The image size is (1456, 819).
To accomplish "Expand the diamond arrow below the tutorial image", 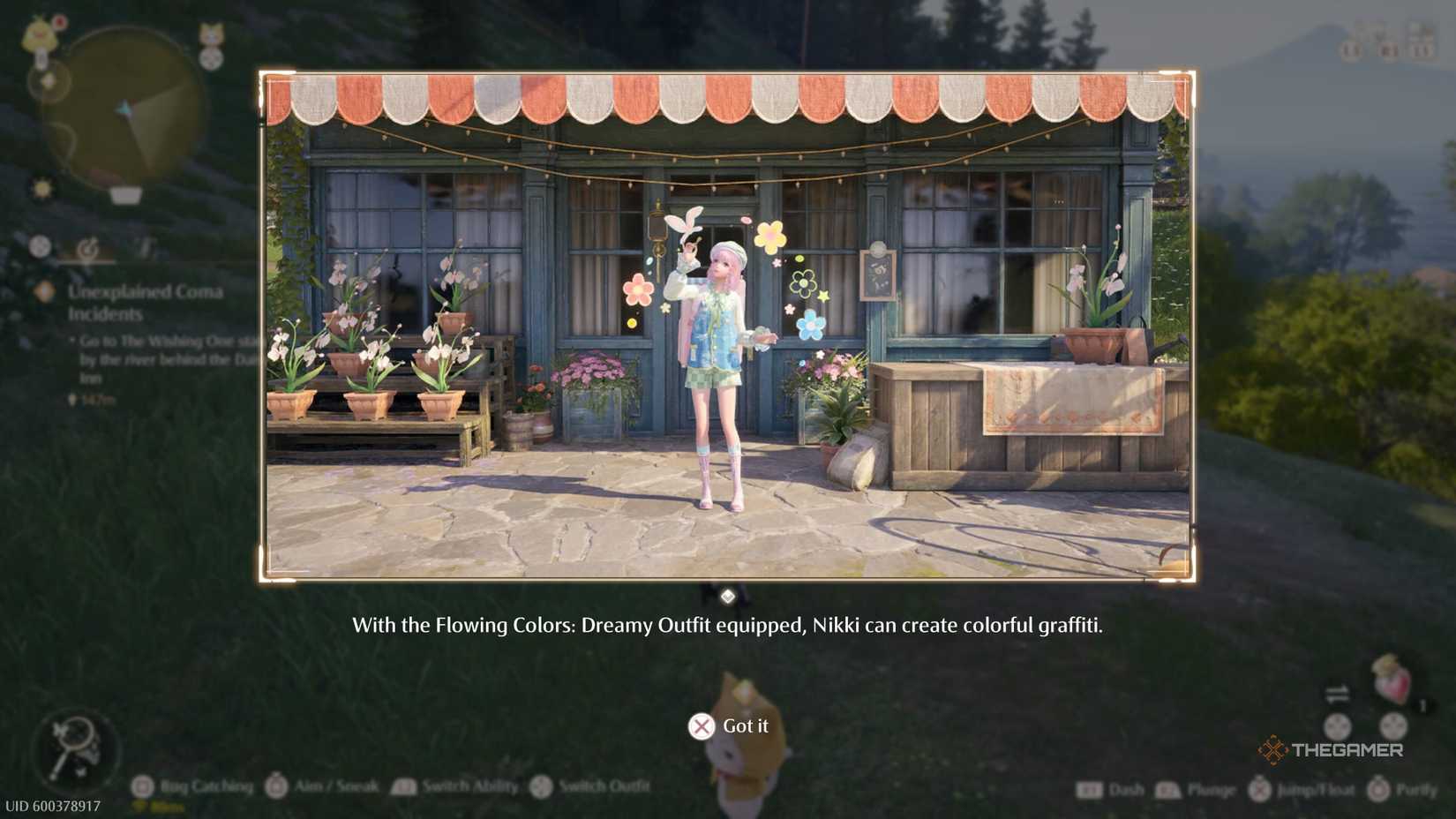I will (728, 595).
